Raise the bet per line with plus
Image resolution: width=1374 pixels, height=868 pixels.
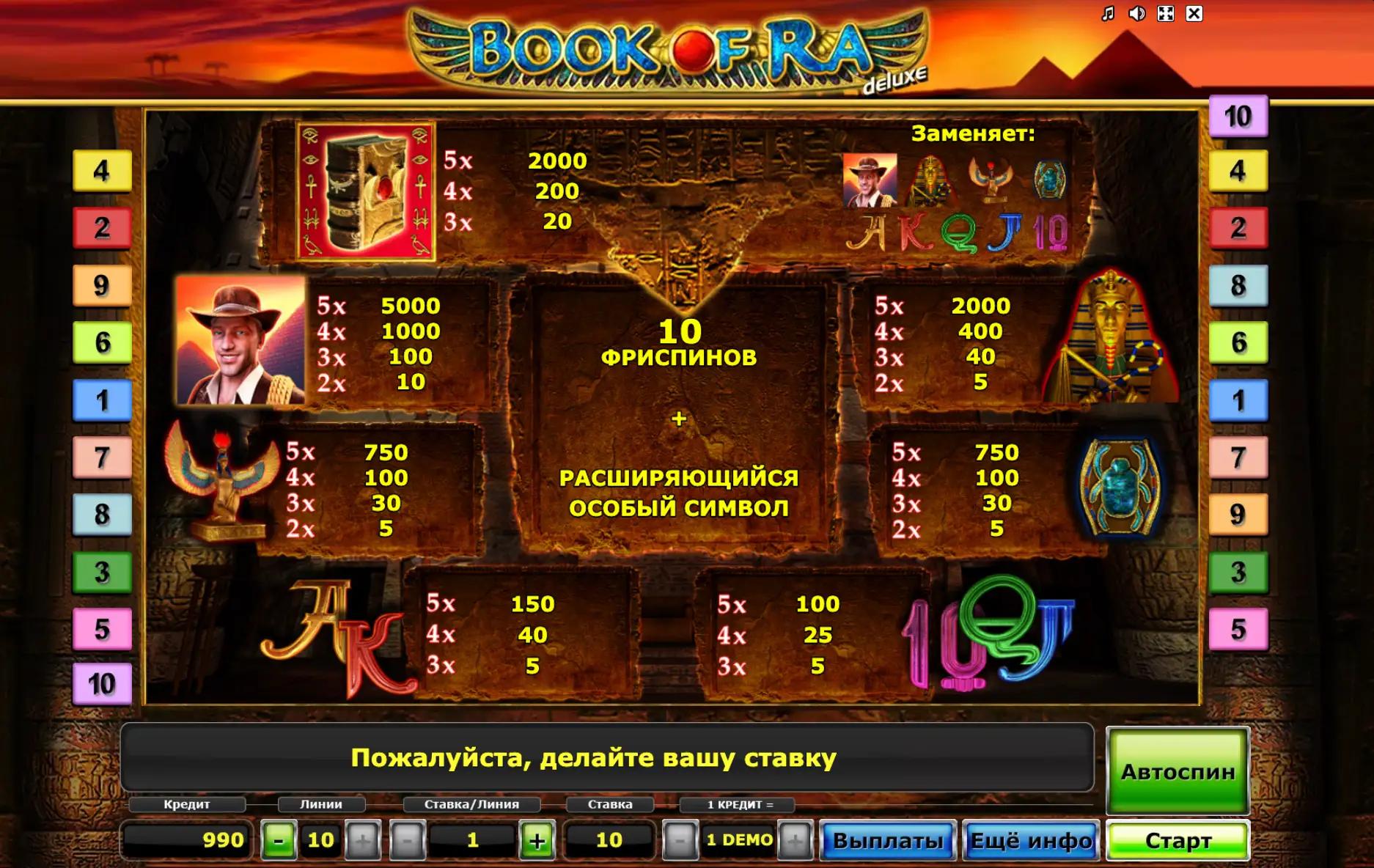tap(537, 840)
